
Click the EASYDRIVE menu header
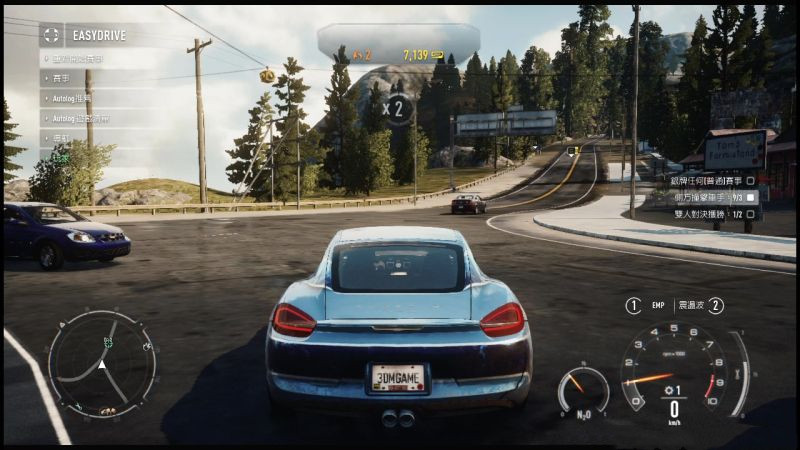(x=98, y=36)
